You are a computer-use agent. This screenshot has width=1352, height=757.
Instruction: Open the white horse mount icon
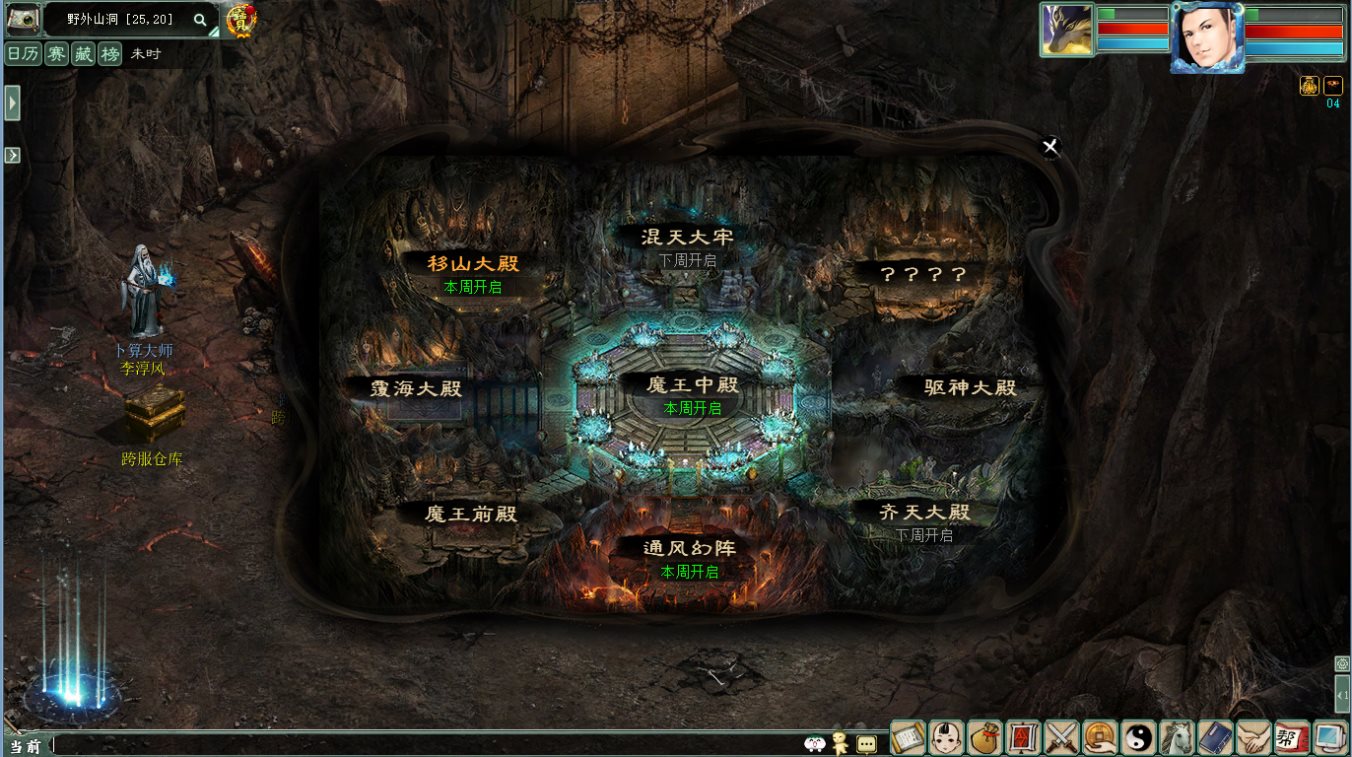pos(1176,738)
